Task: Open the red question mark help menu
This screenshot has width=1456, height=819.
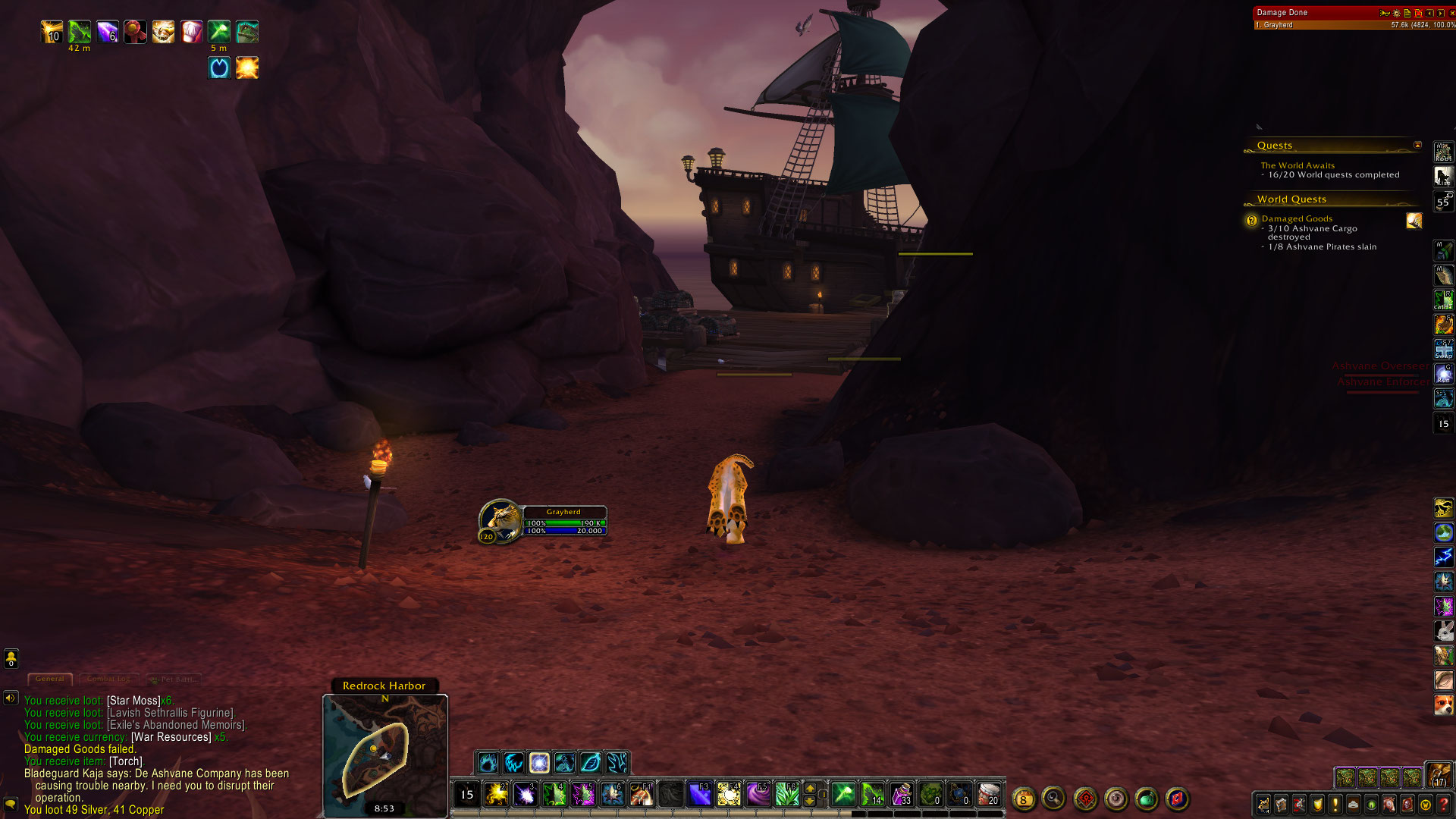Action: pos(1444,805)
